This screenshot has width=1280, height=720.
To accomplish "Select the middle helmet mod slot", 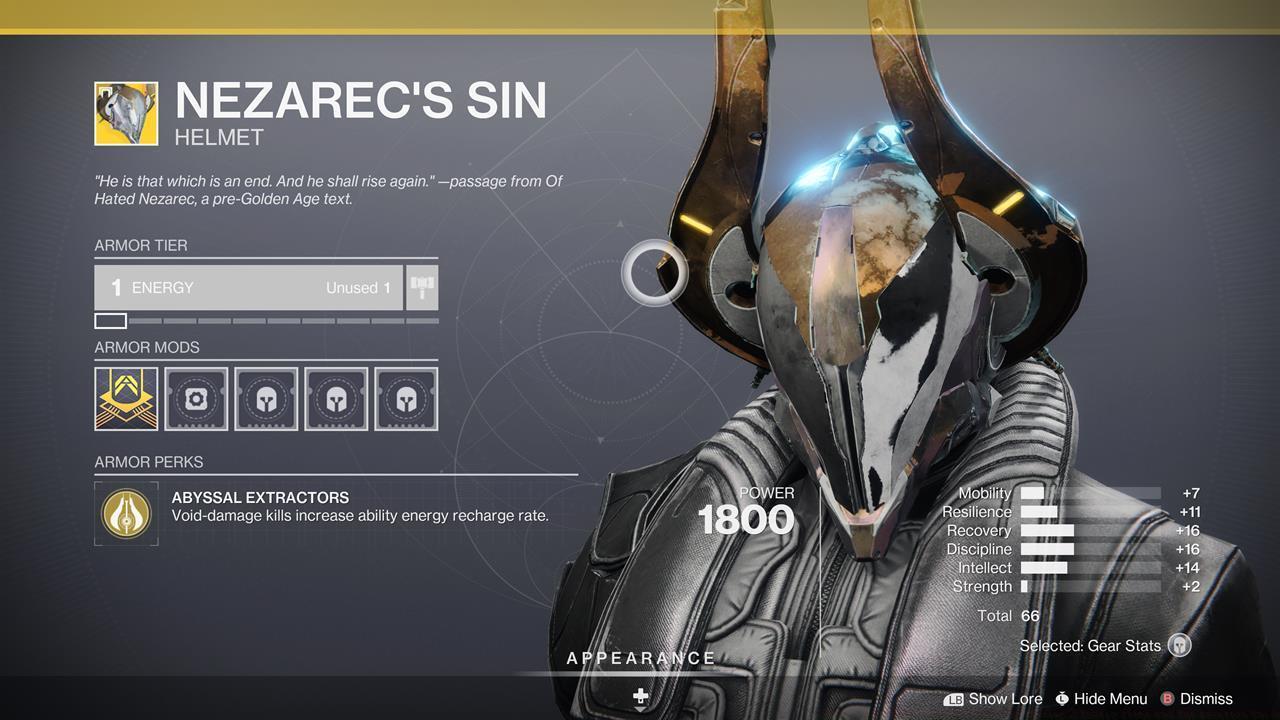I will 336,398.
